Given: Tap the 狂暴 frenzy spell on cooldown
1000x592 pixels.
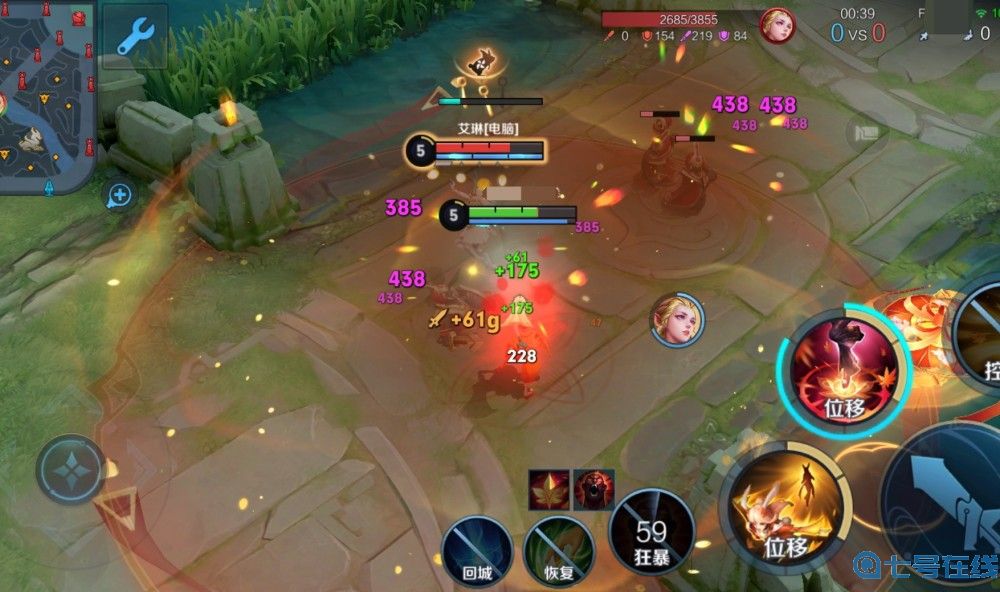Looking at the screenshot, I should [x=651, y=532].
